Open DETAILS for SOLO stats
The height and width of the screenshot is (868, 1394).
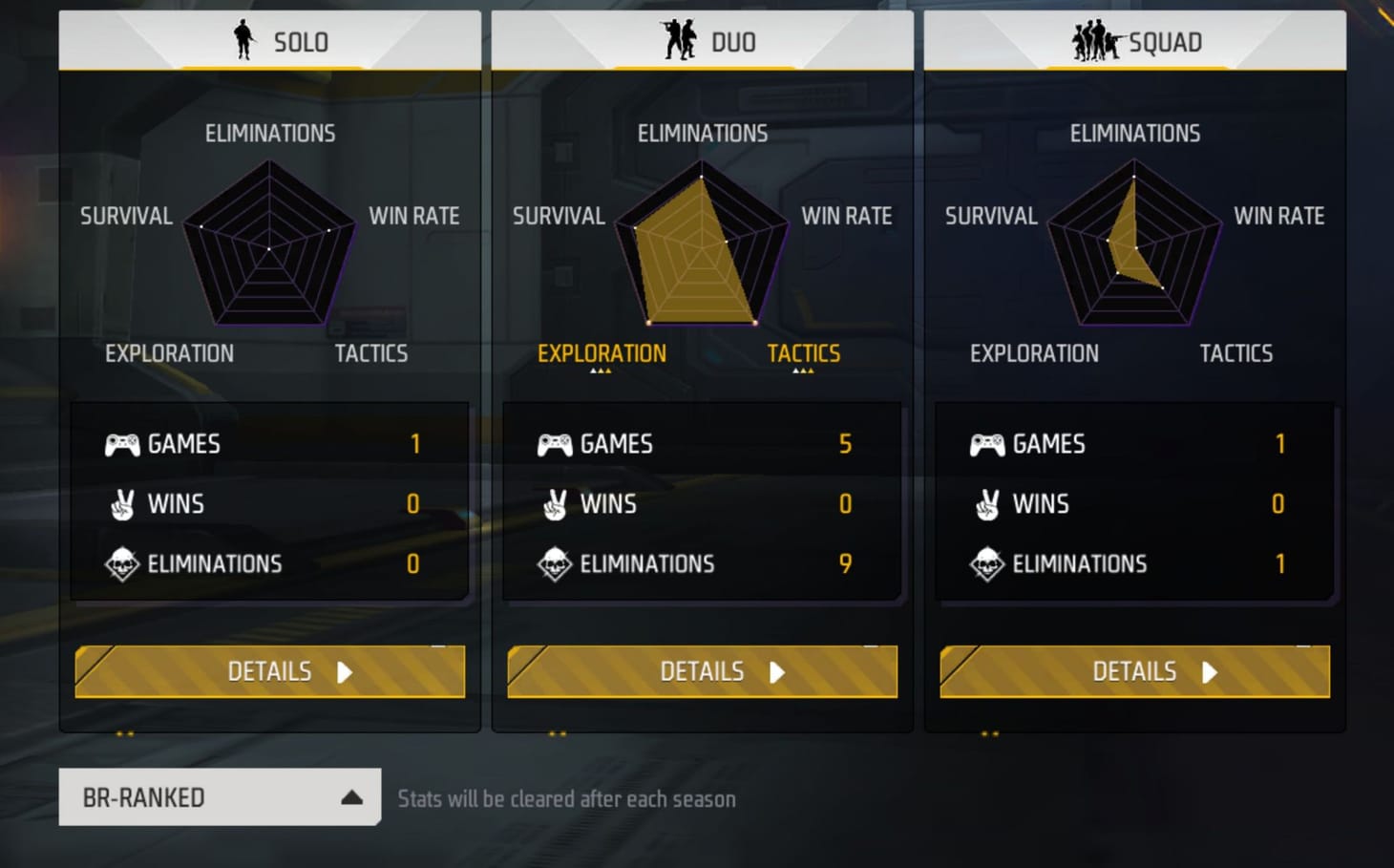270,671
